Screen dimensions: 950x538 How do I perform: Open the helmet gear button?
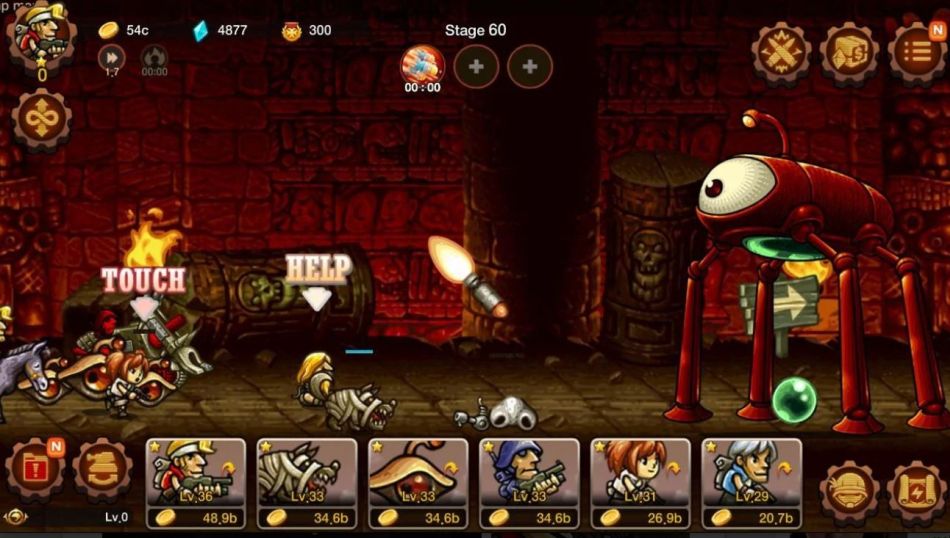point(849,491)
